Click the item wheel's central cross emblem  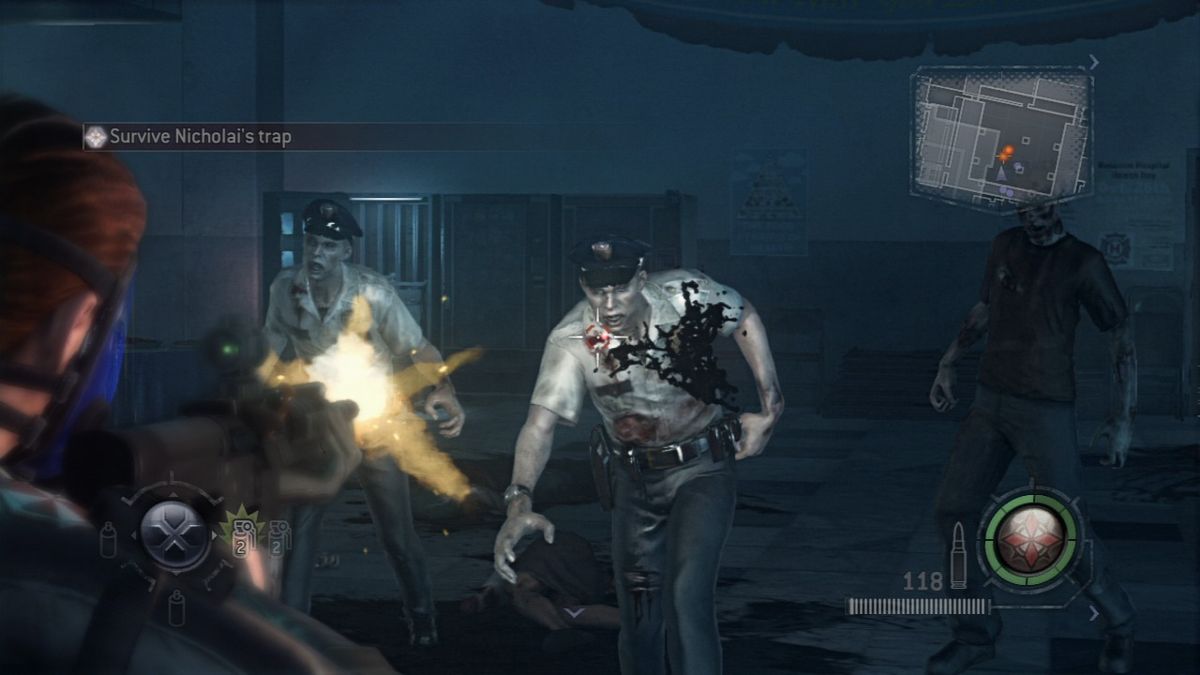coord(174,536)
